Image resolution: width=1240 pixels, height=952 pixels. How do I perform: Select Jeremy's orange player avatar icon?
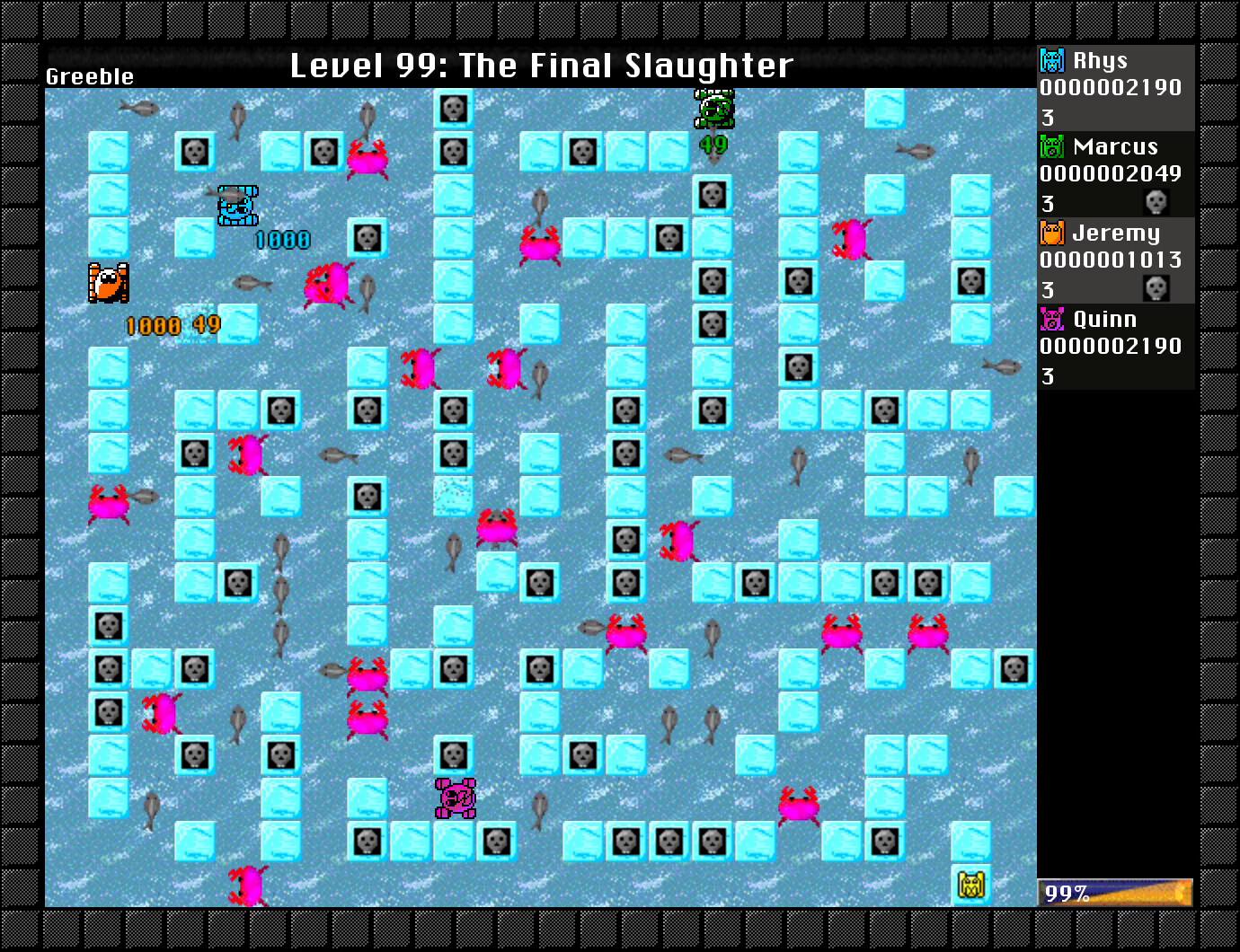click(1050, 233)
